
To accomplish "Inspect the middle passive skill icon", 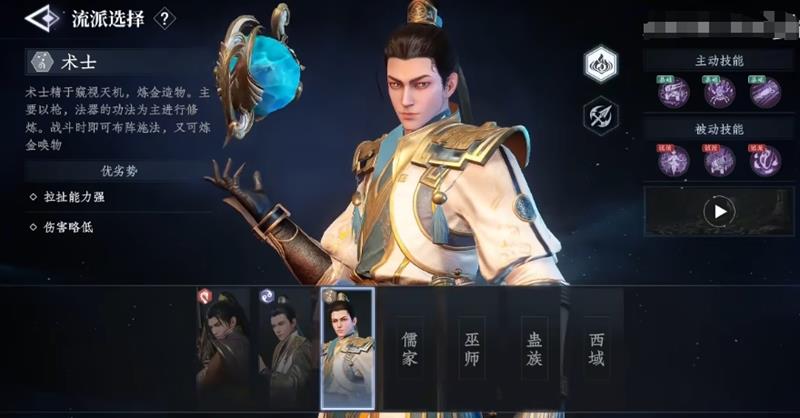I will [x=719, y=160].
